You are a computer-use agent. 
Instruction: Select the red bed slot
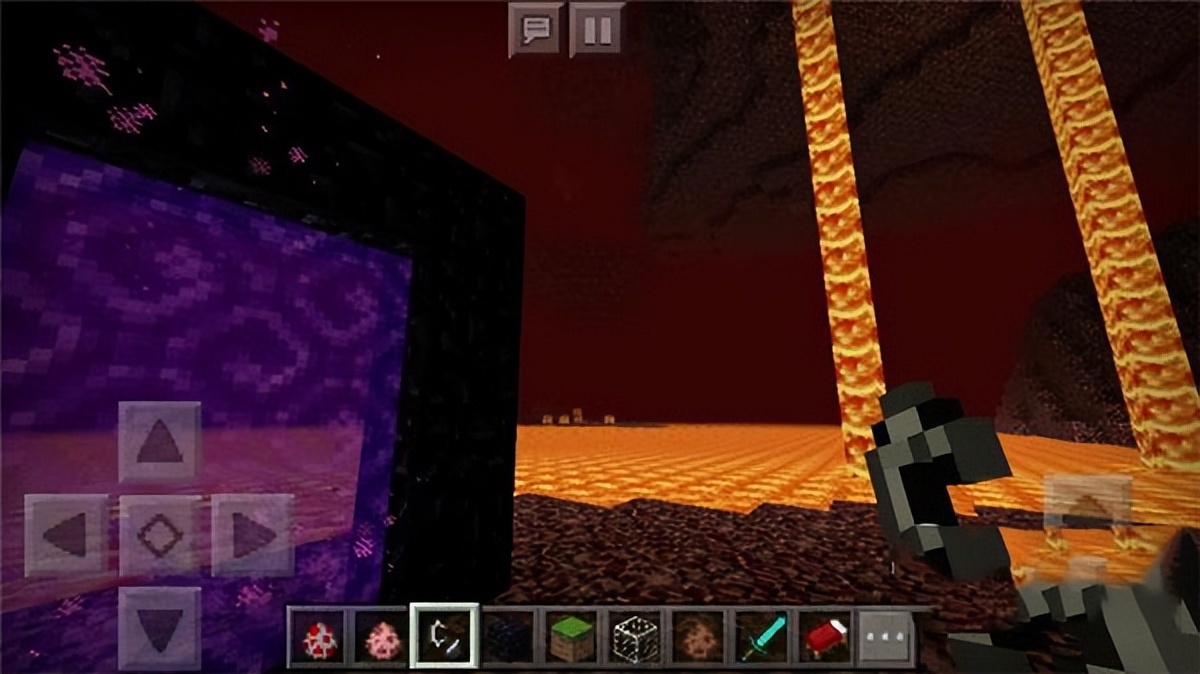pyautogui.click(x=825, y=637)
